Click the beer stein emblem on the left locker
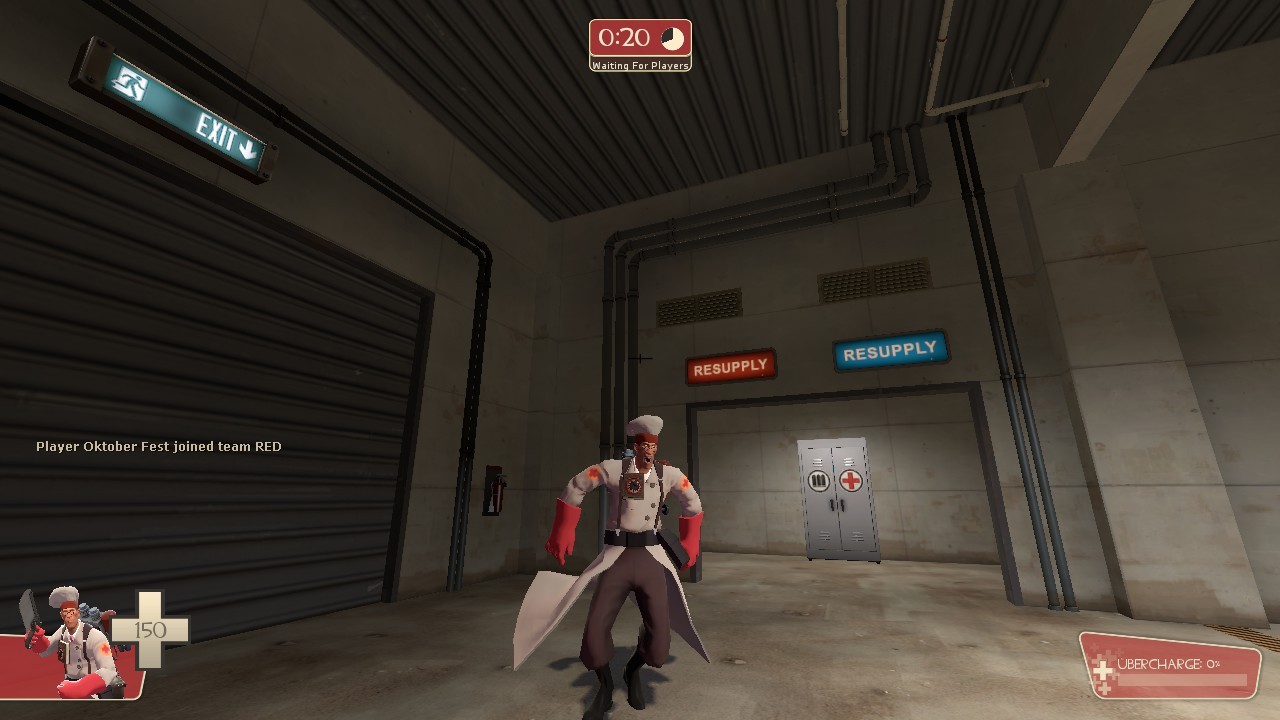 pos(819,479)
